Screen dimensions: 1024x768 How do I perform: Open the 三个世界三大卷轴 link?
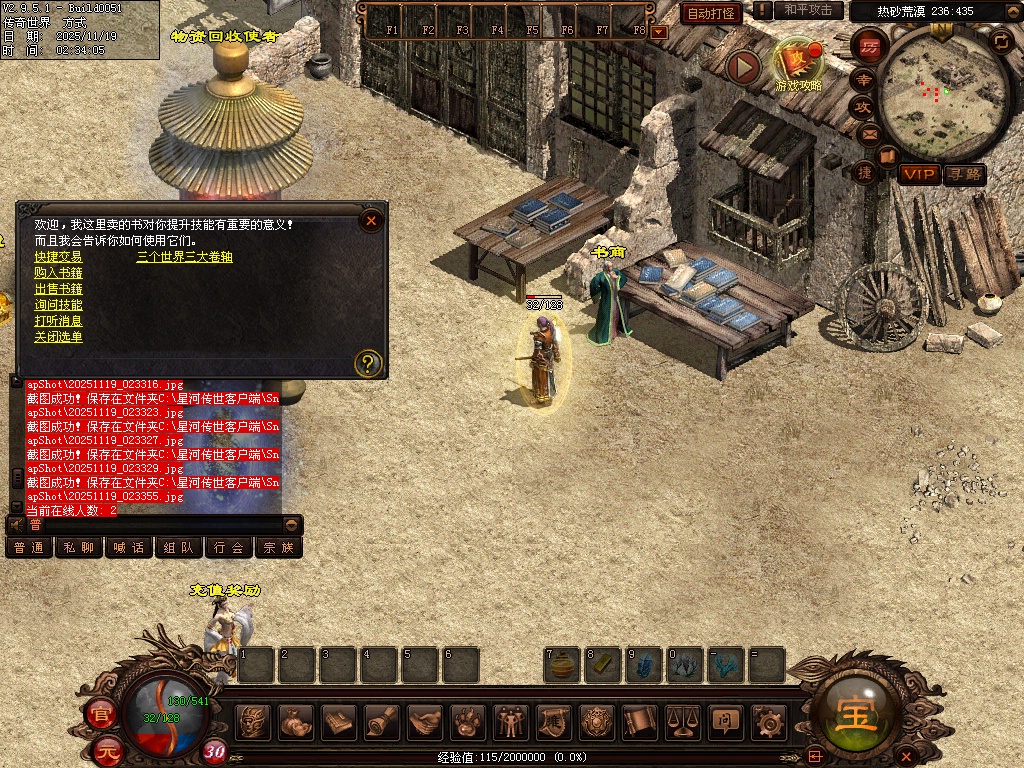tap(185, 257)
